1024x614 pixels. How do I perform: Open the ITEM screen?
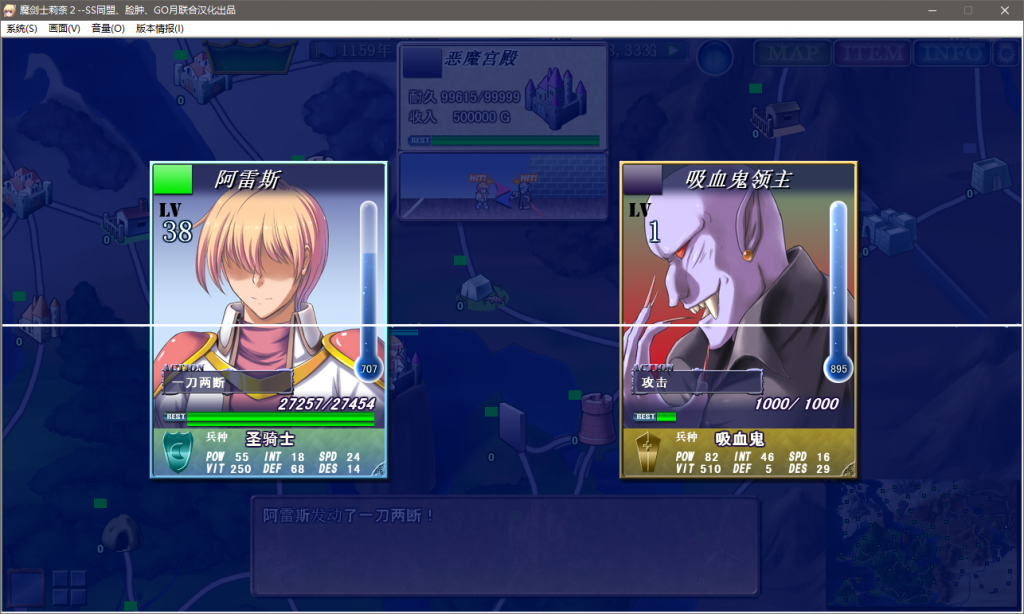pos(870,53)
